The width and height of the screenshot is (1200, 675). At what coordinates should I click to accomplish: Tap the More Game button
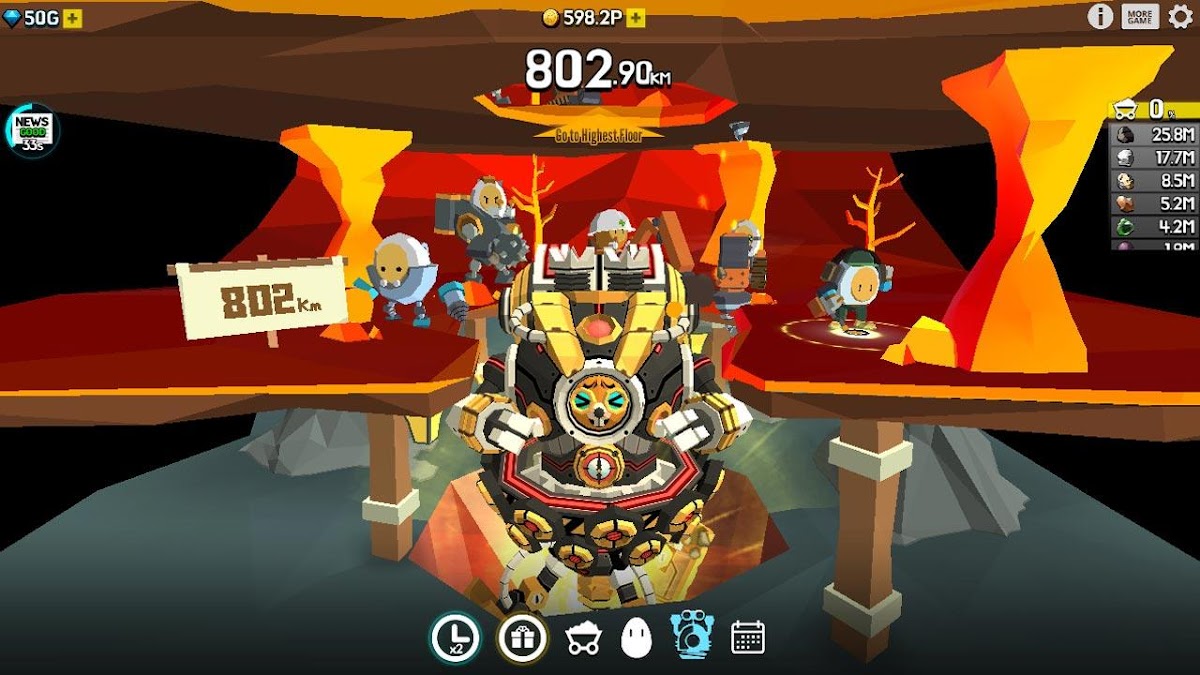coord(1140,16)
